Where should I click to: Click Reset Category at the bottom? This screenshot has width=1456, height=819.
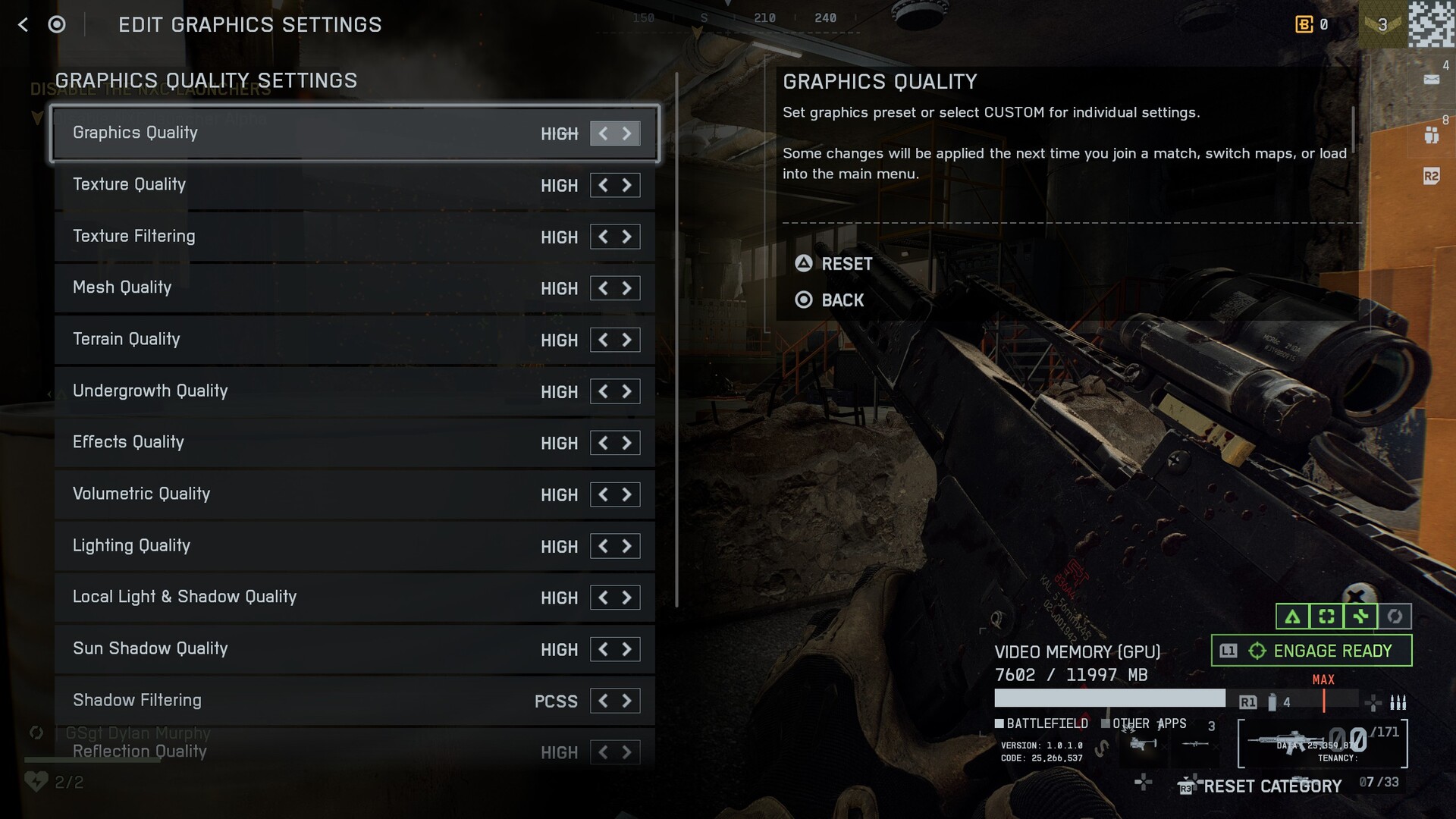click(x=1272, y=786)
